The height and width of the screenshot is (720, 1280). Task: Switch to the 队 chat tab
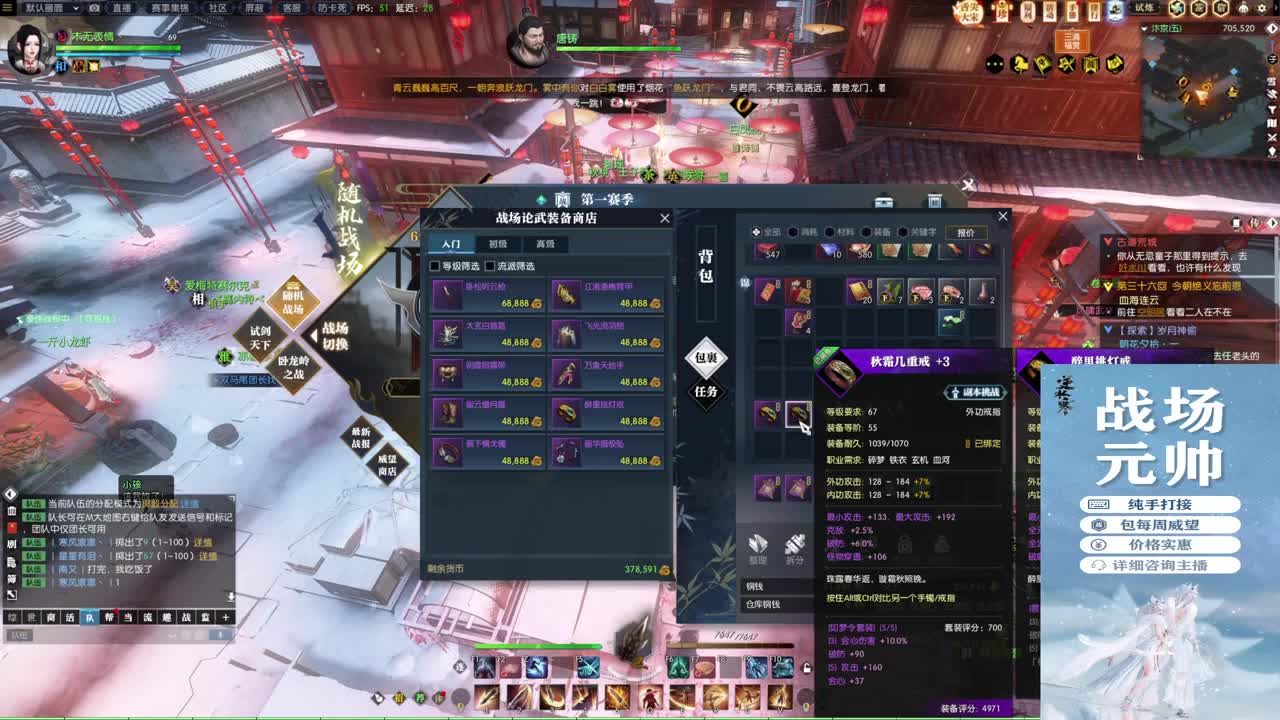(x=89, y=615)
